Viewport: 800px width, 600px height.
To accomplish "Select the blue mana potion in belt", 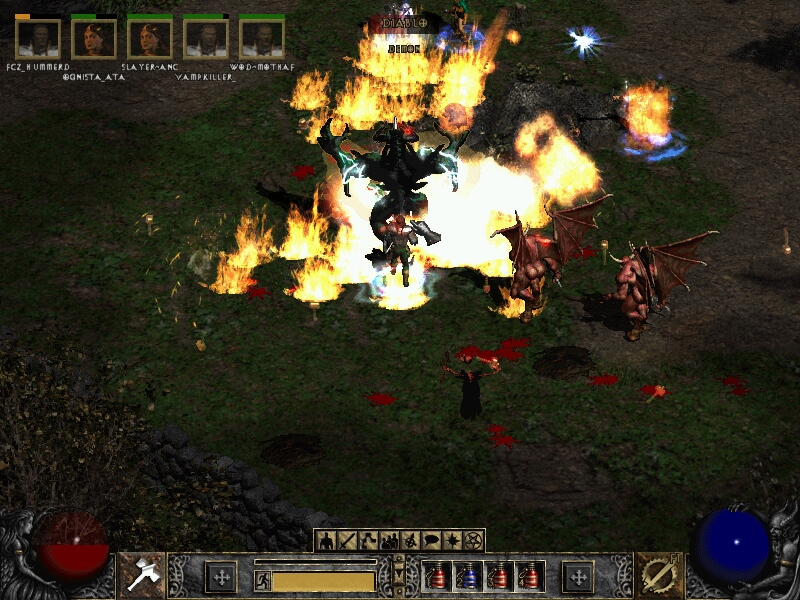I will [x=468, y=577].
